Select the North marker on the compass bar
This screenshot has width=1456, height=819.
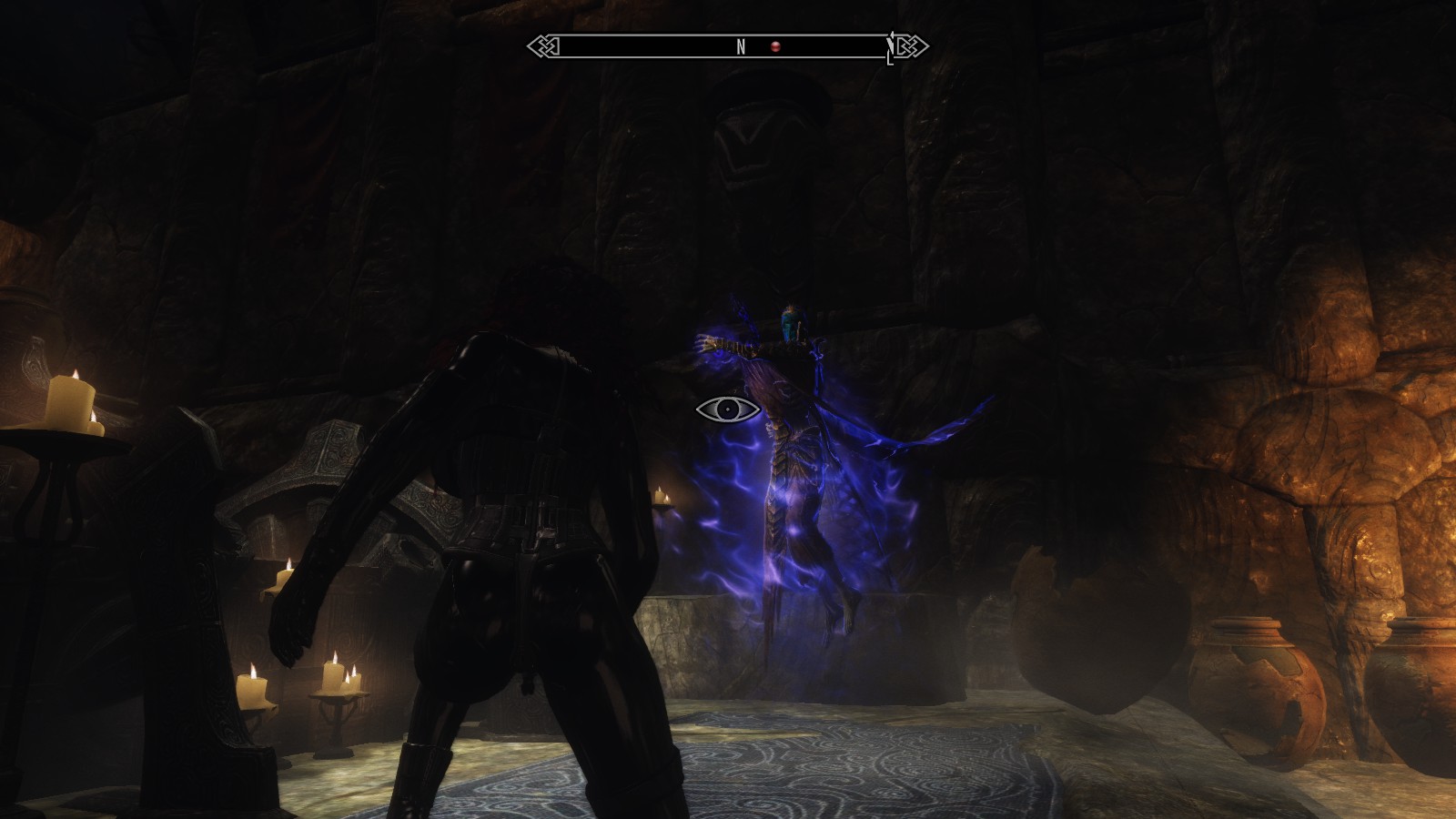pos(741,46)
